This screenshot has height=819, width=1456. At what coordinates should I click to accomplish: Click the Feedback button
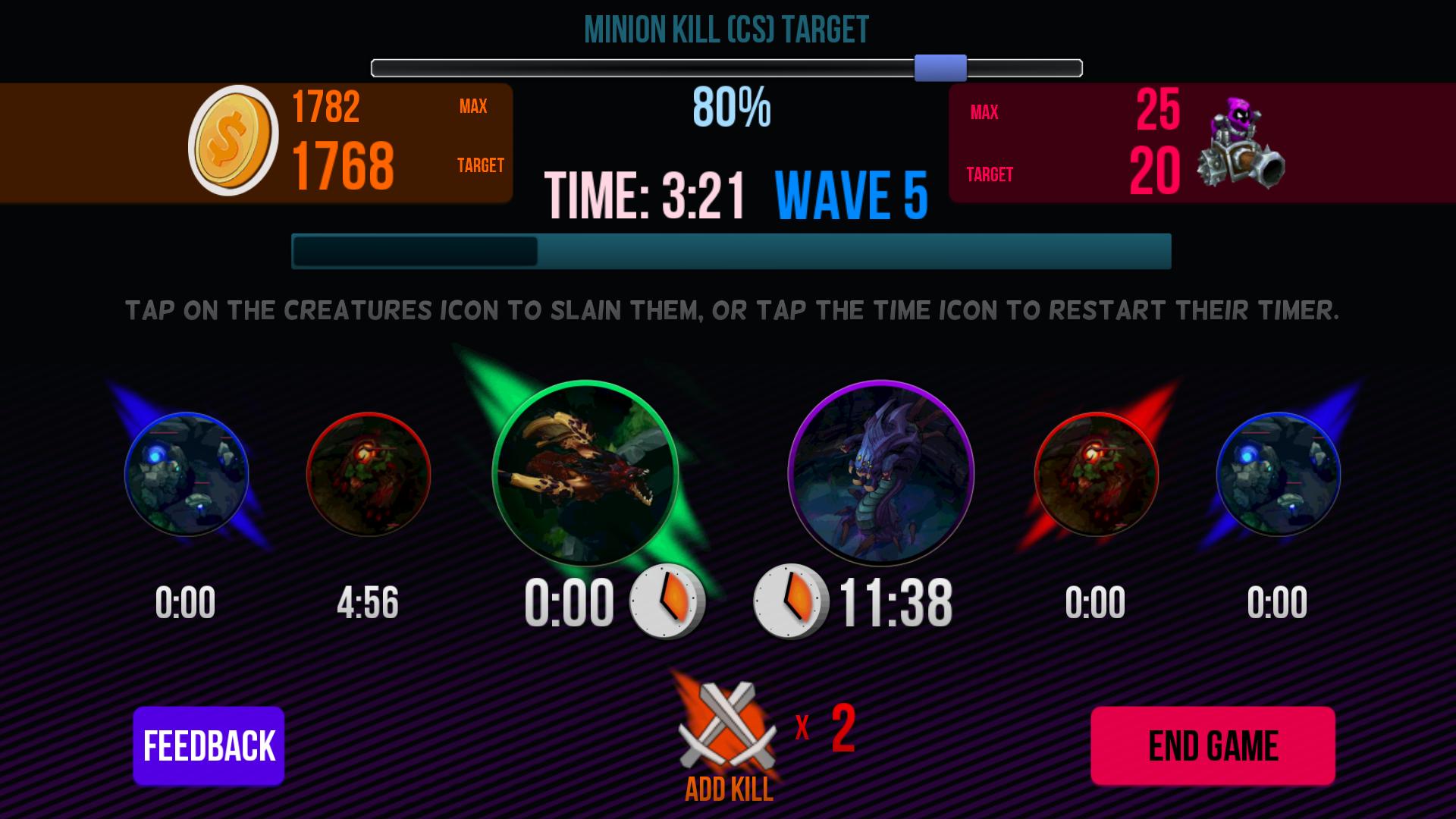[x=209, y=745]
